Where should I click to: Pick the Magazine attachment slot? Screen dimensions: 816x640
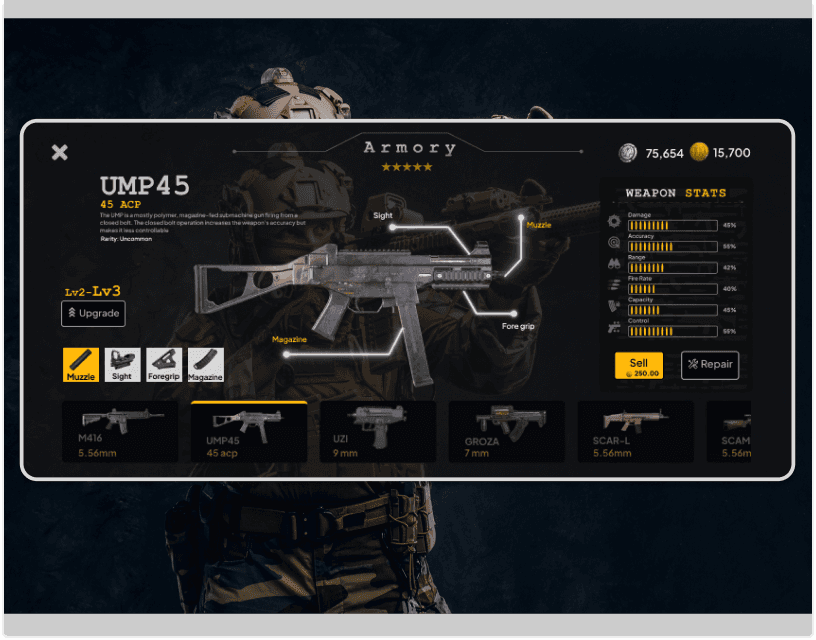click(x=205, y=365)
